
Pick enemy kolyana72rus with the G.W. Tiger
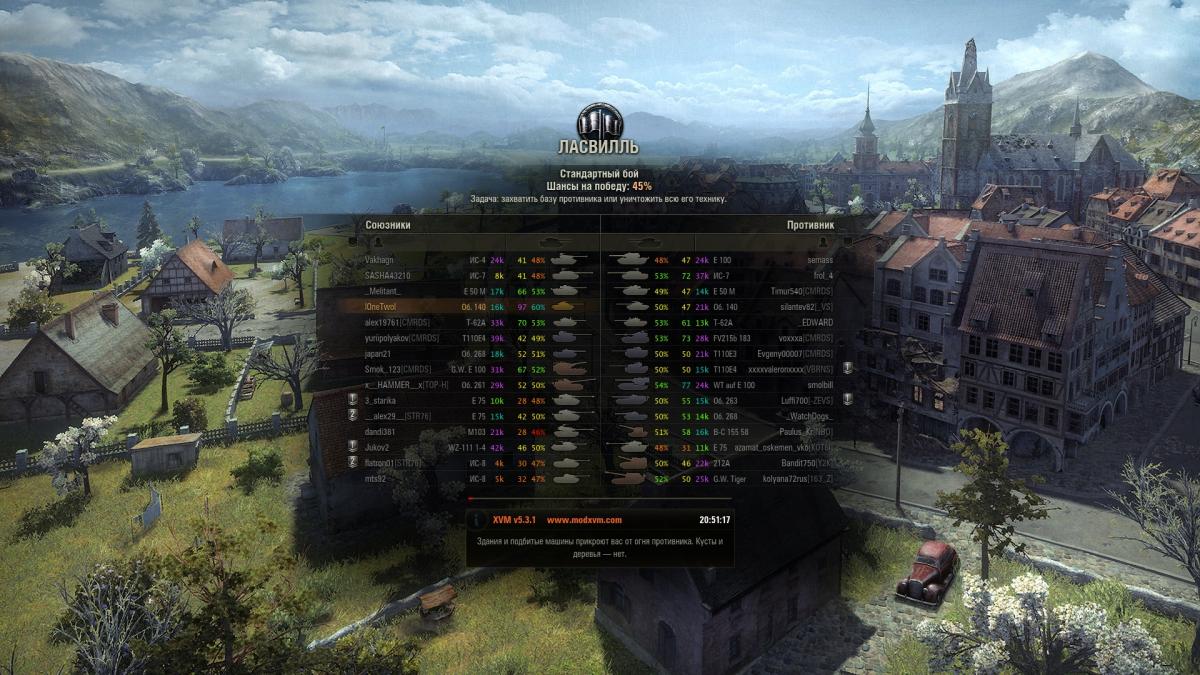coord(802,478)
